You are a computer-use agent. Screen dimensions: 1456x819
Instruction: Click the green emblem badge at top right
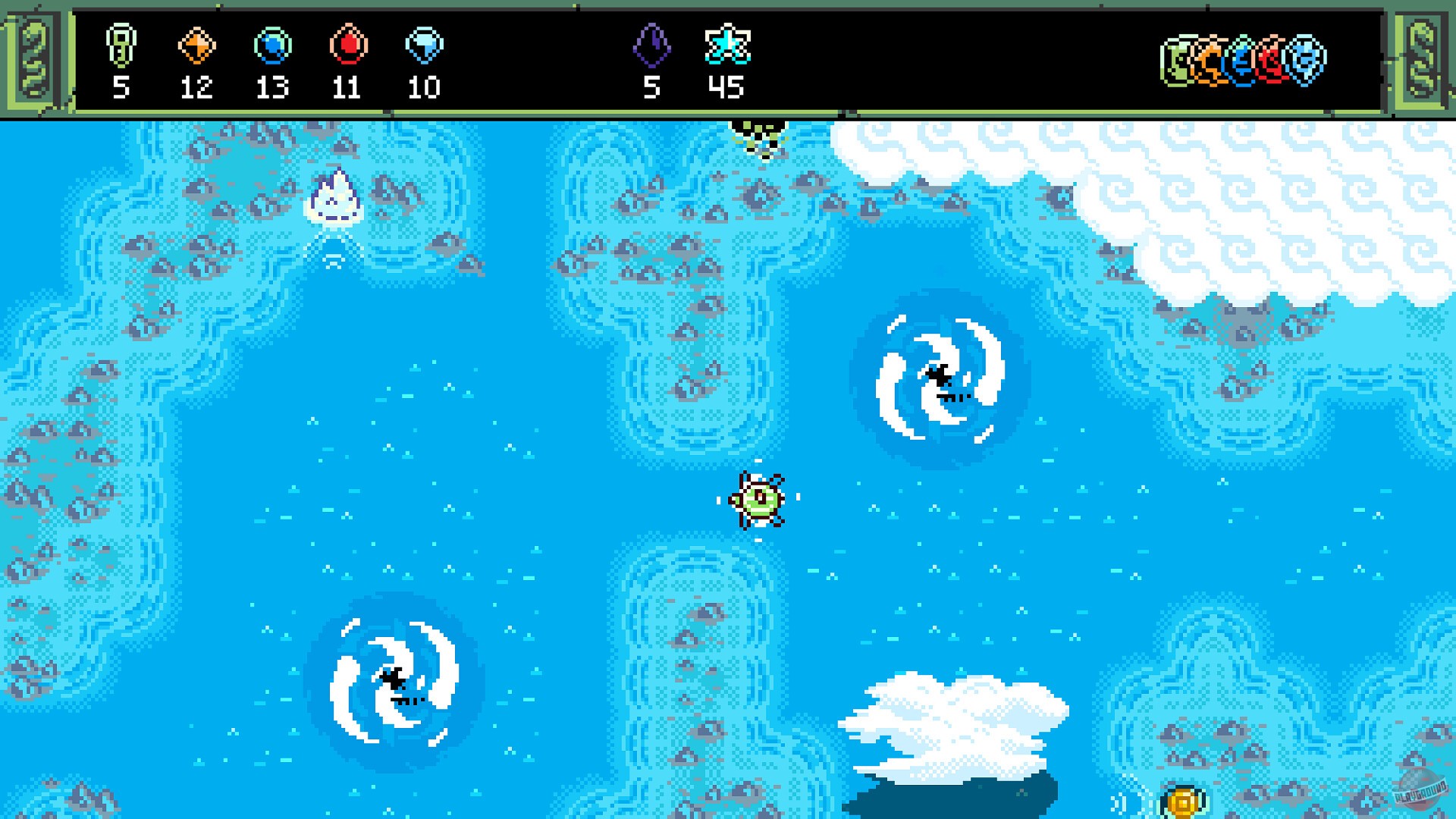1177,59
